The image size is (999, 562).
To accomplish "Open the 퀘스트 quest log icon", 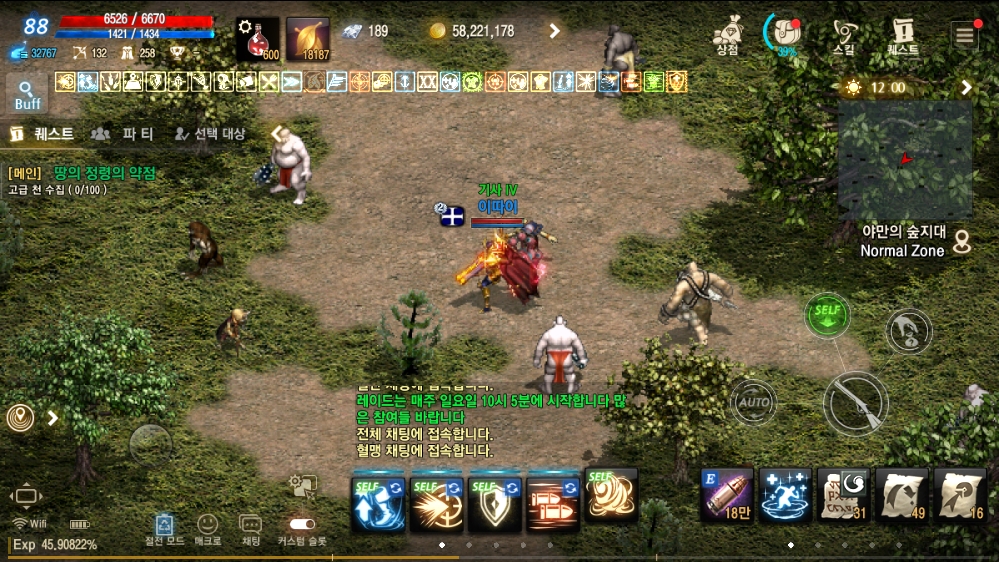I will click(903, 34).
